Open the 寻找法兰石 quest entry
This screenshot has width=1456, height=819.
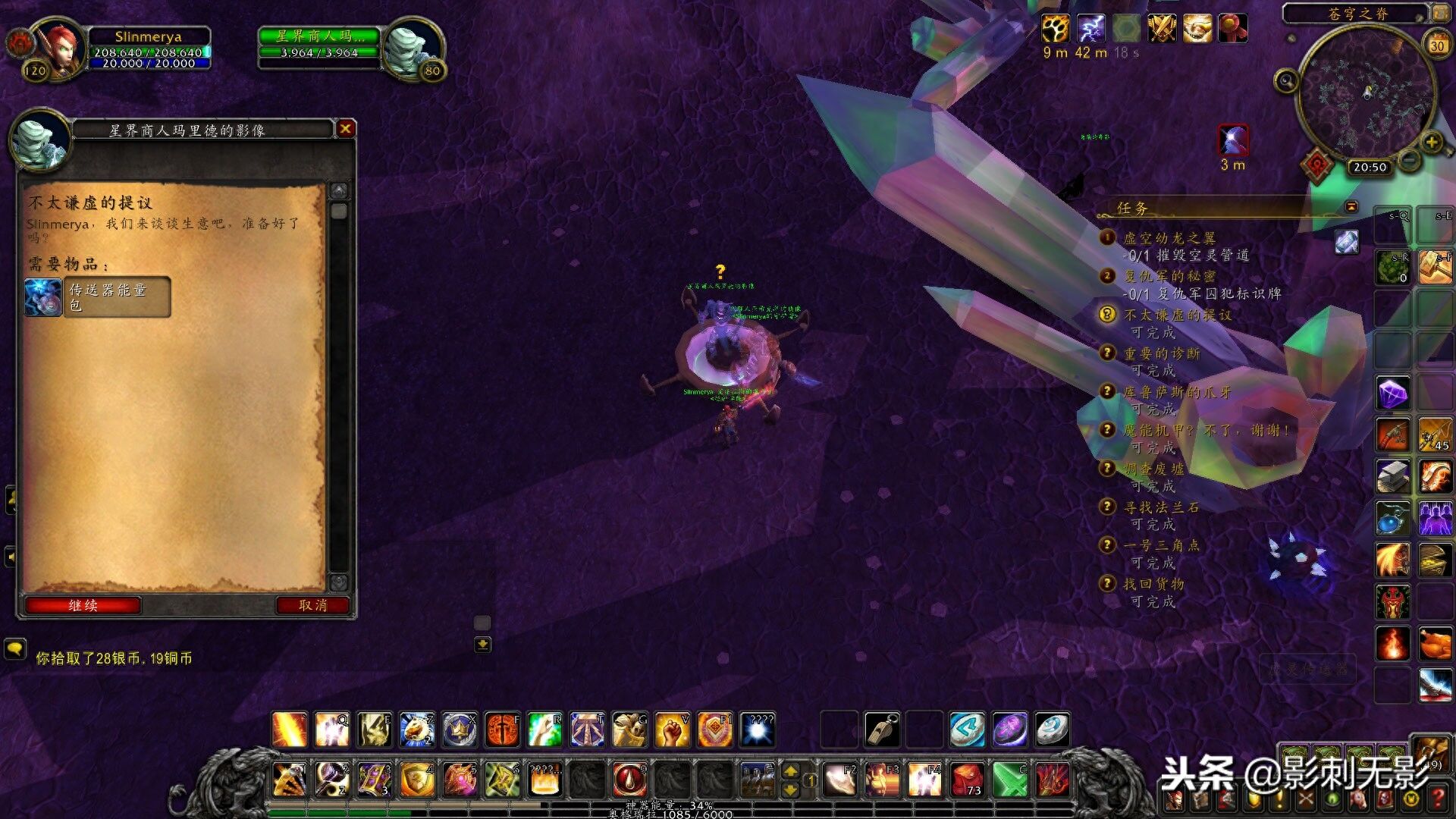point(1161,507)
